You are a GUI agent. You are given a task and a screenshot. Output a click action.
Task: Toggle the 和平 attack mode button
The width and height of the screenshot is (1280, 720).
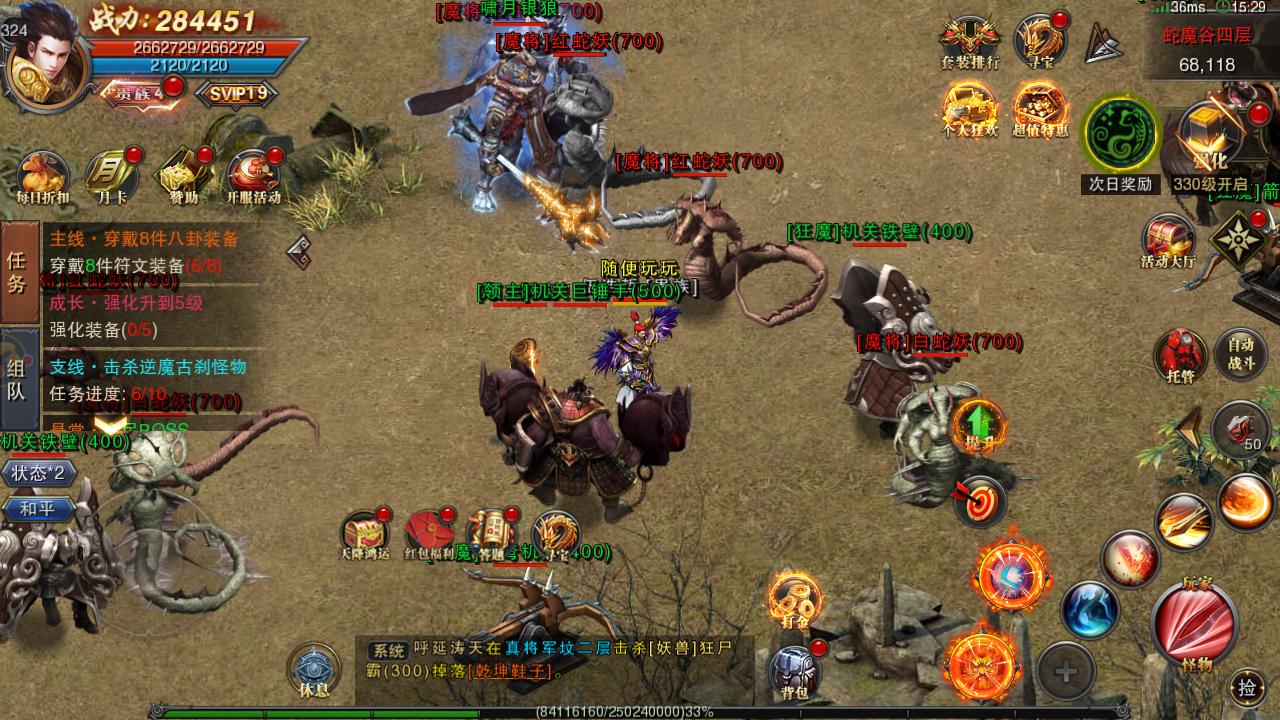coord(39,509)
